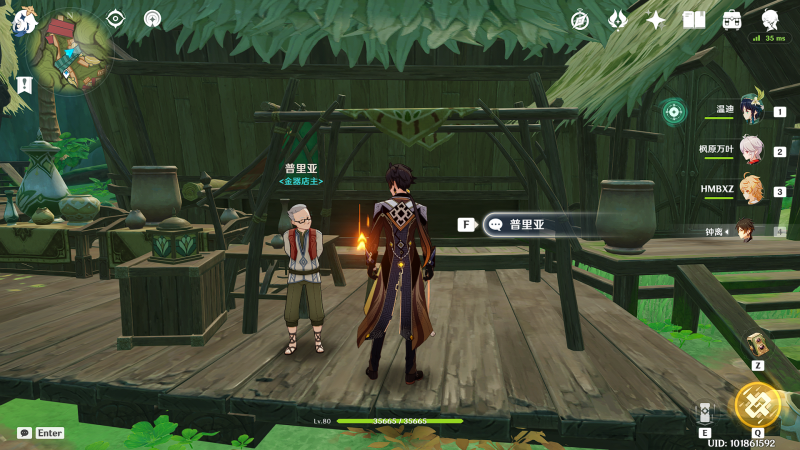This screenshot has width=800, height=450.
Task: Select active character 钟离 in party list
Action: (744, 231)
